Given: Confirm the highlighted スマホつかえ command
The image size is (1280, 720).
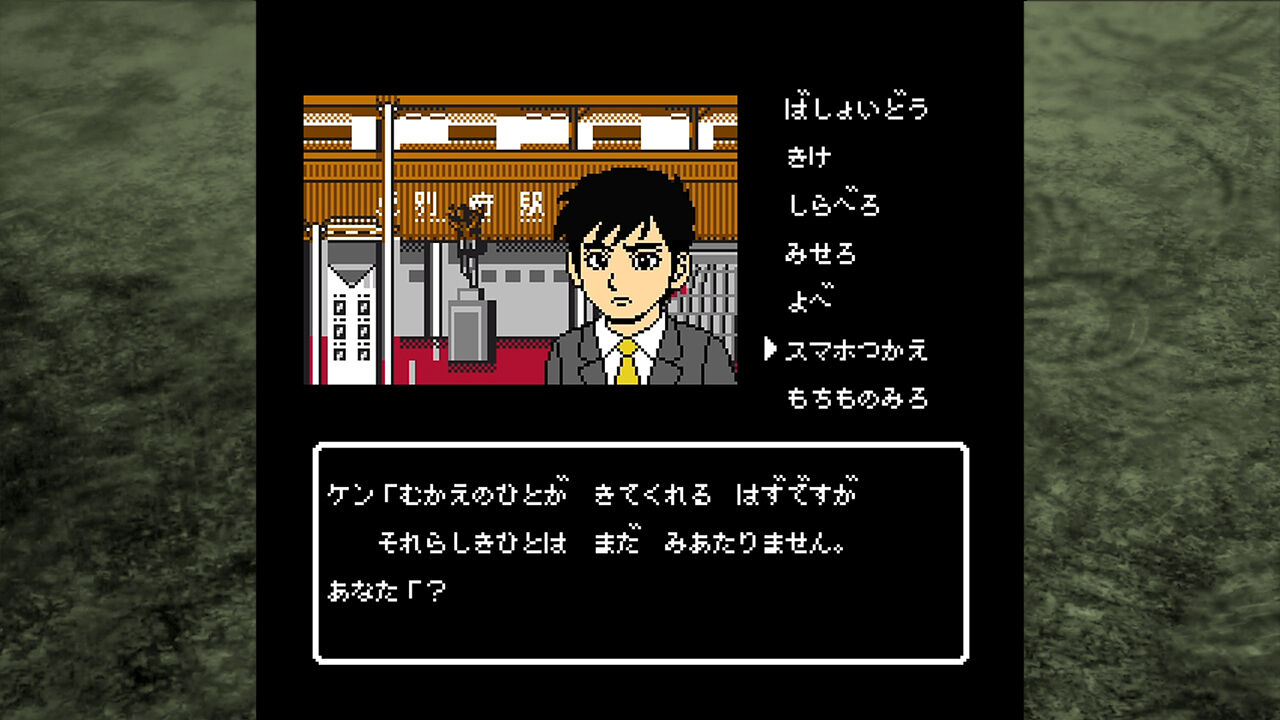Looking at the screenshot, I should pos(855,350).
